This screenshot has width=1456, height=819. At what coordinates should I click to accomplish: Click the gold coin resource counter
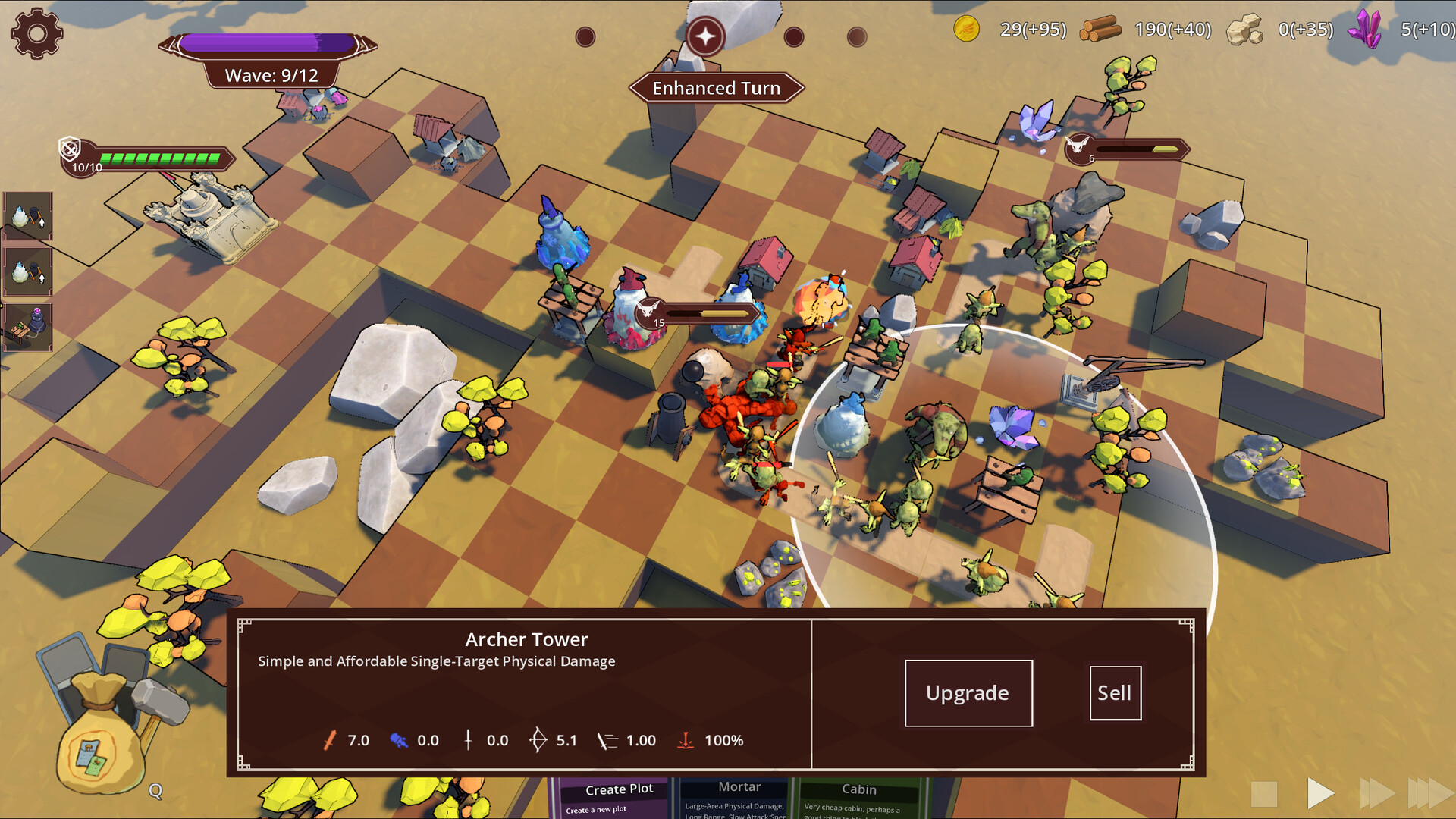click(967, 30)
